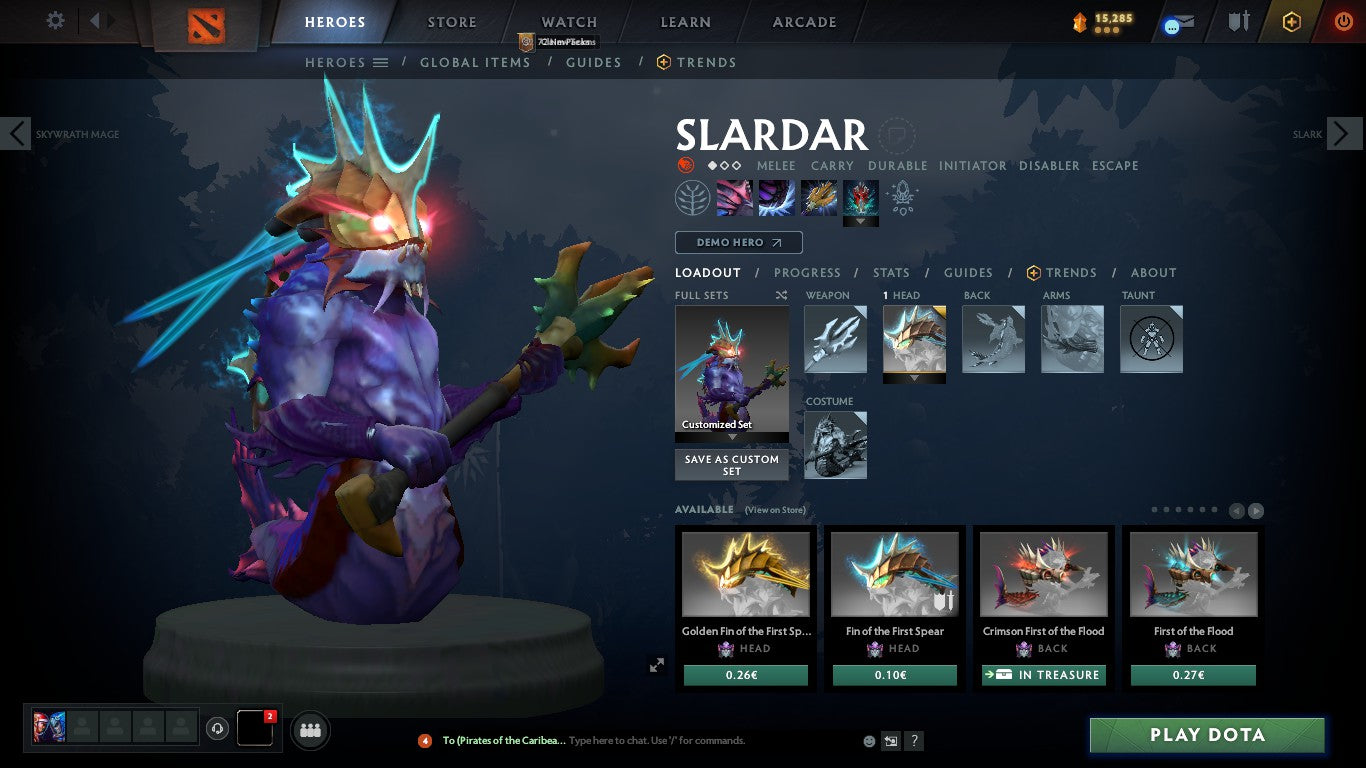Click the emoticon smiley in chat bar

pyautogui.click(x=869, y=741)
